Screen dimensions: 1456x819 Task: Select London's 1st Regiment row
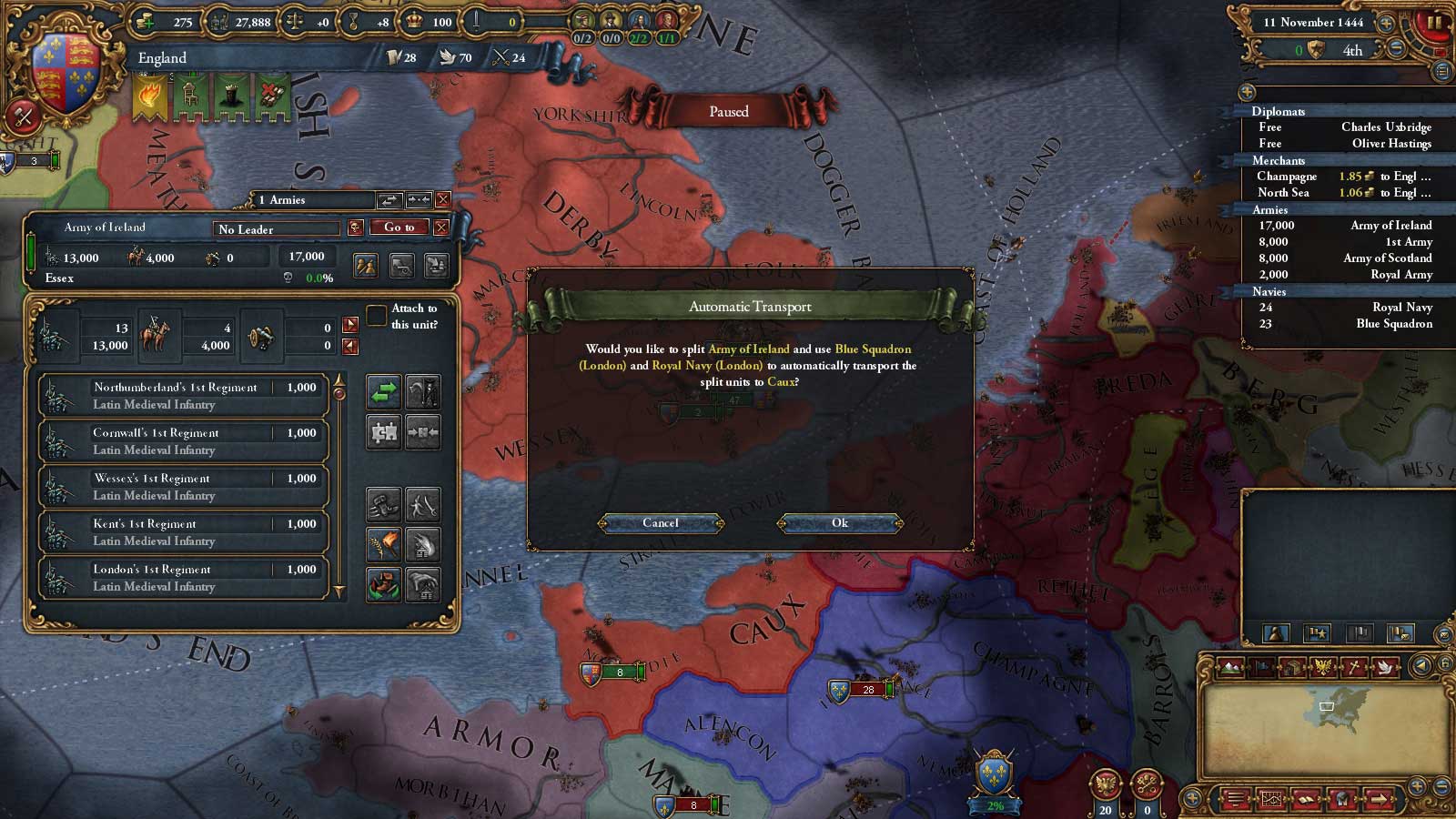[x=182, y=578]
